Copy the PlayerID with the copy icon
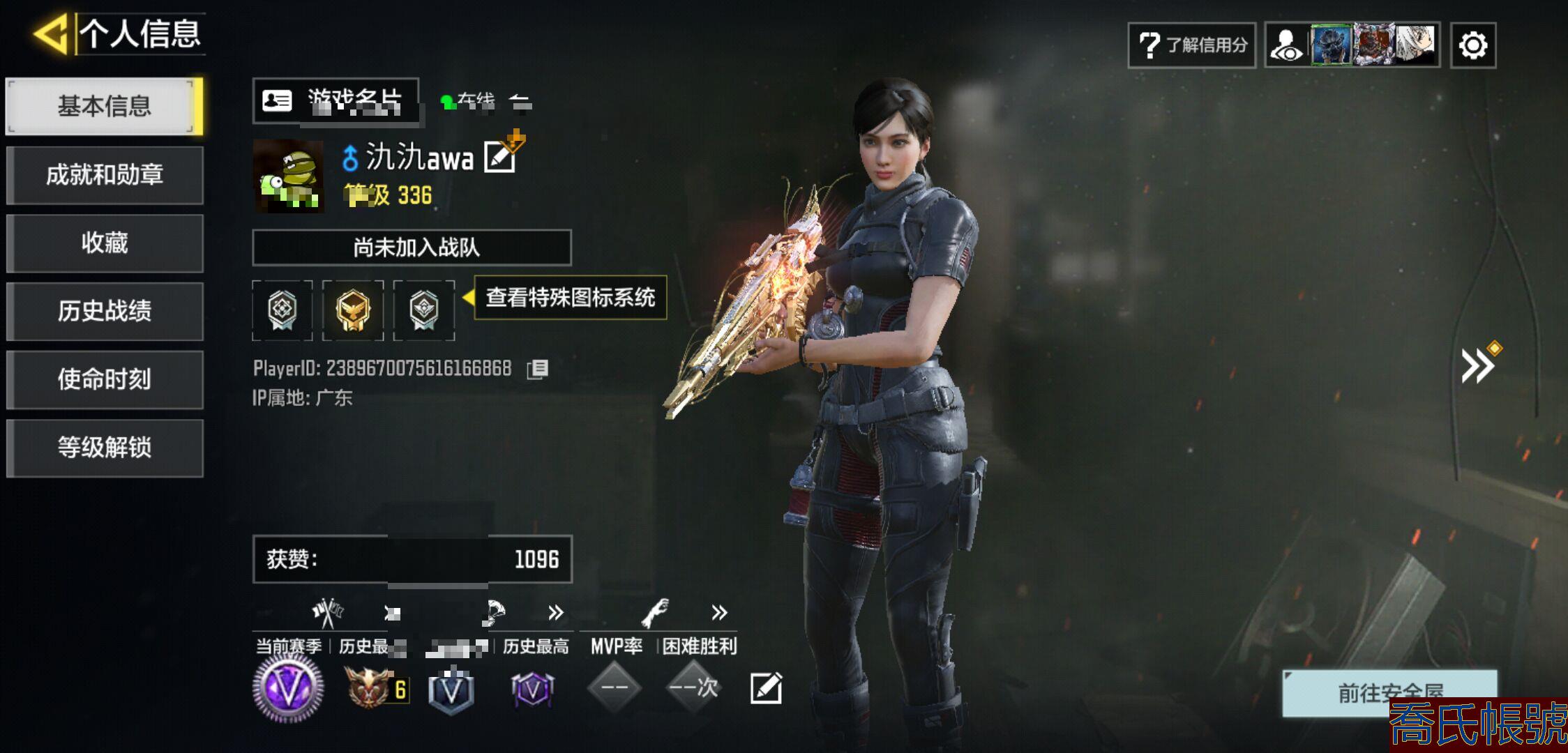 (538, 369)
